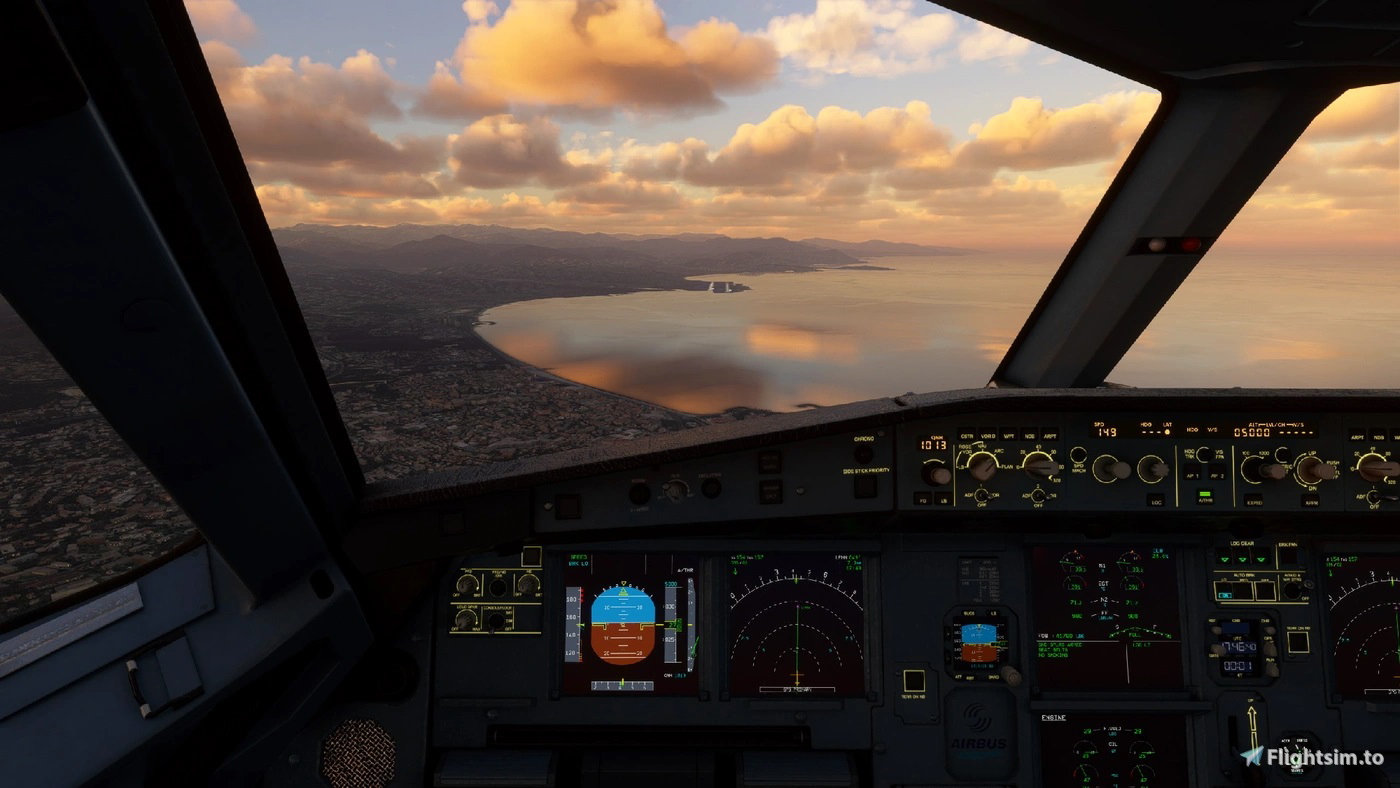Viewport: 1400px width, 788px height.
Task: Push the EXPED button
Action: click(1254, 500)
